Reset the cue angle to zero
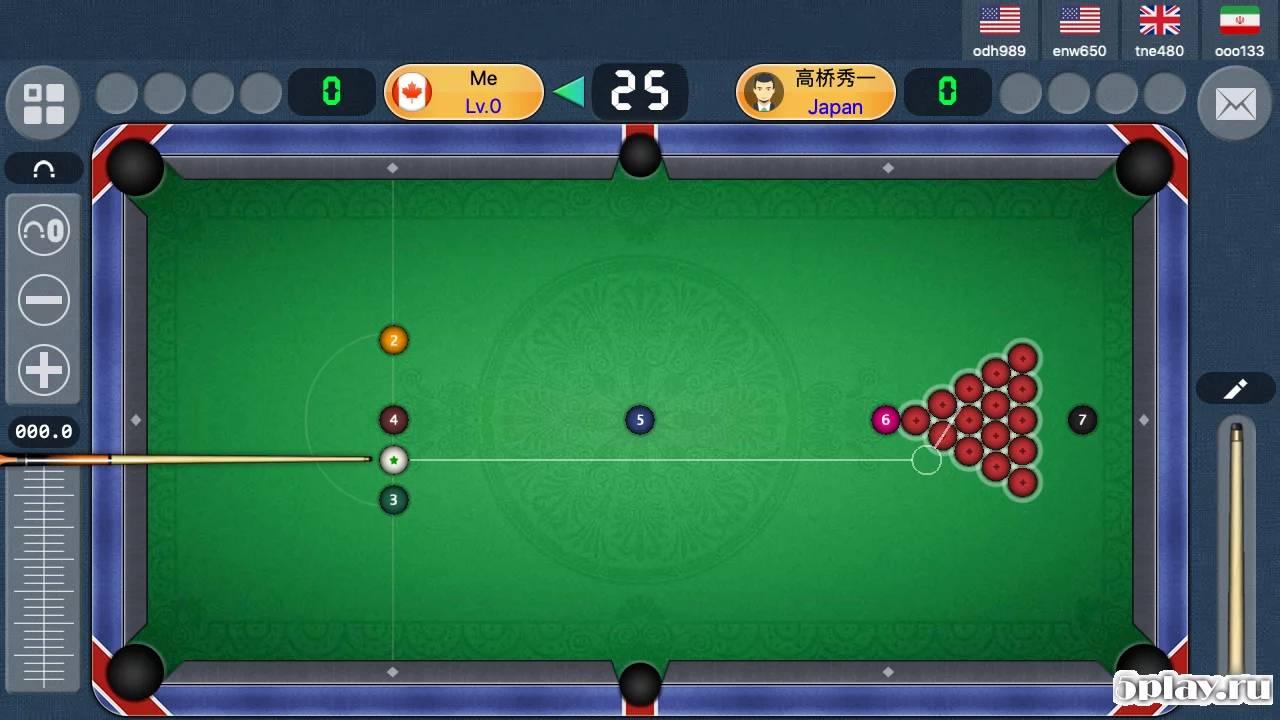The width and height of the screenshot is (1280, 720). click(44, 232)
